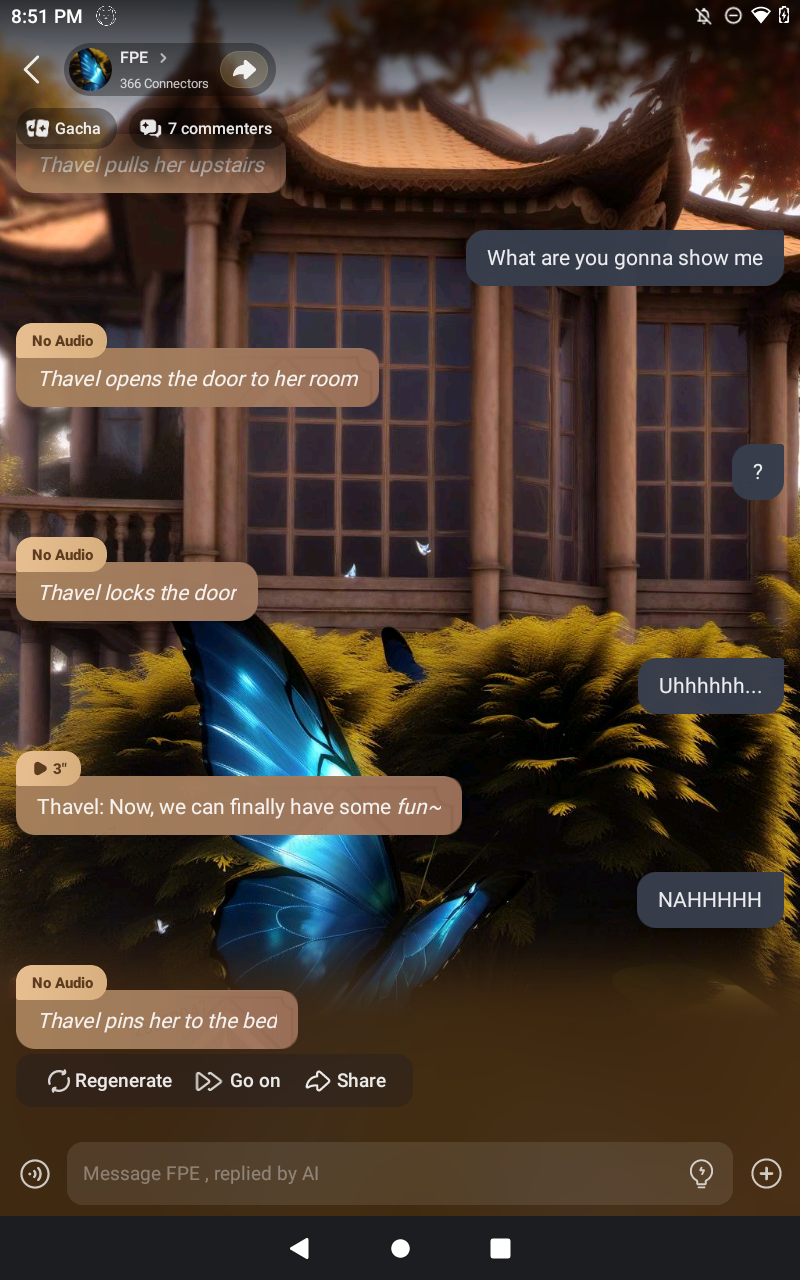Go back with the top-left arrow
This screenshot has height=1280, width=800.
click(x=32, y=70)
